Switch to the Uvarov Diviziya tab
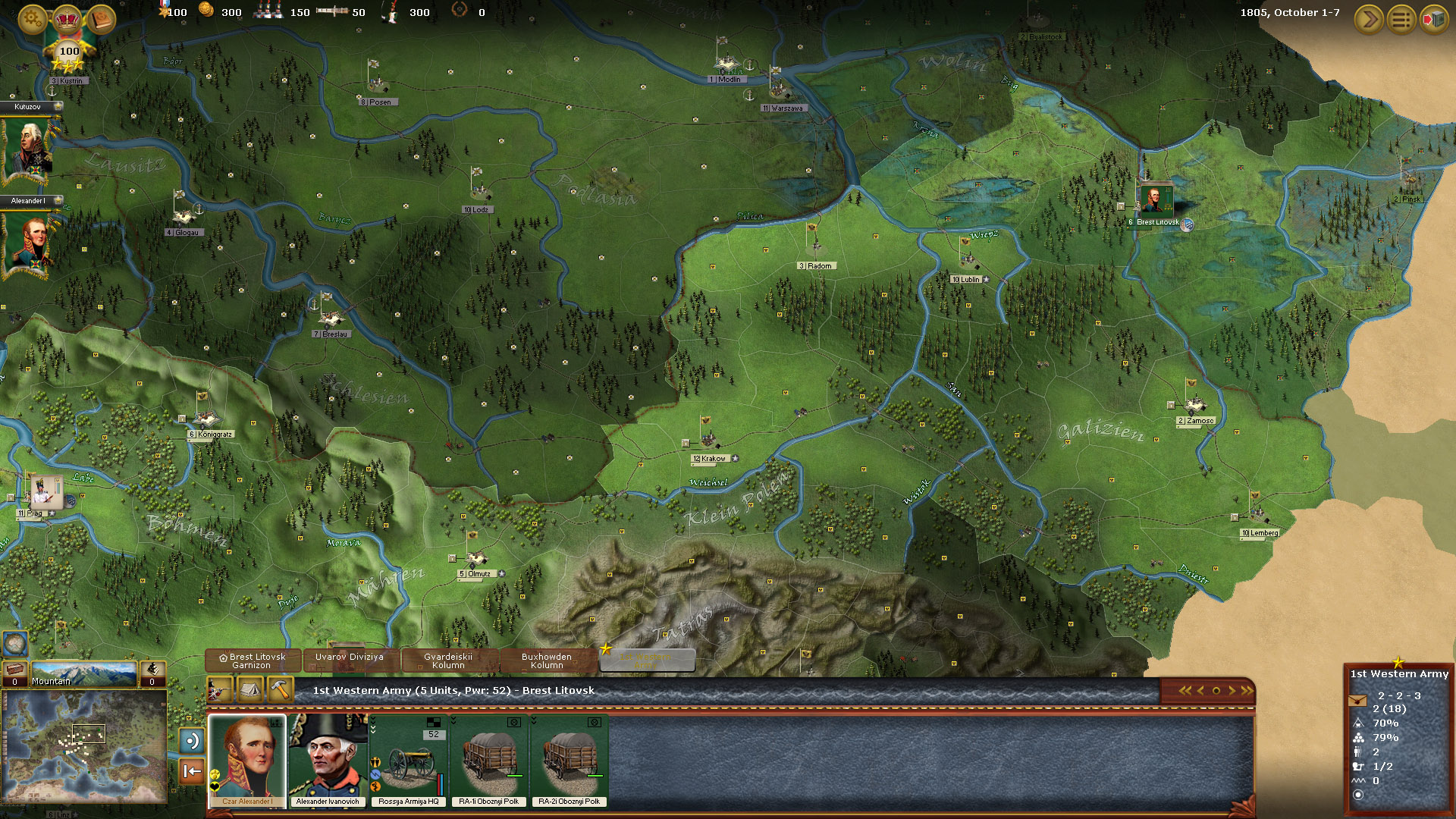This screenshot has height=819, width=1456. [x=350, y=658]
